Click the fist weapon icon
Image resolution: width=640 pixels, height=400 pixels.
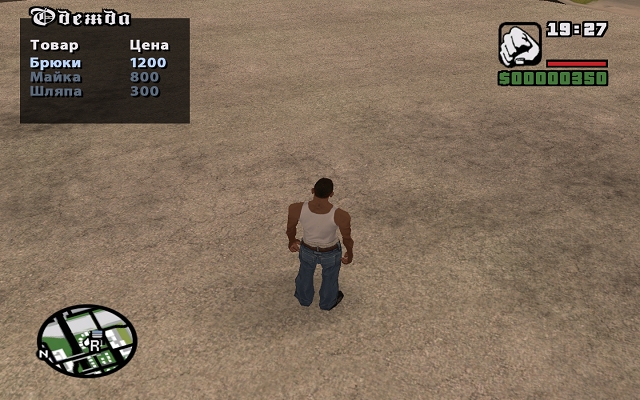click(519, 44)
